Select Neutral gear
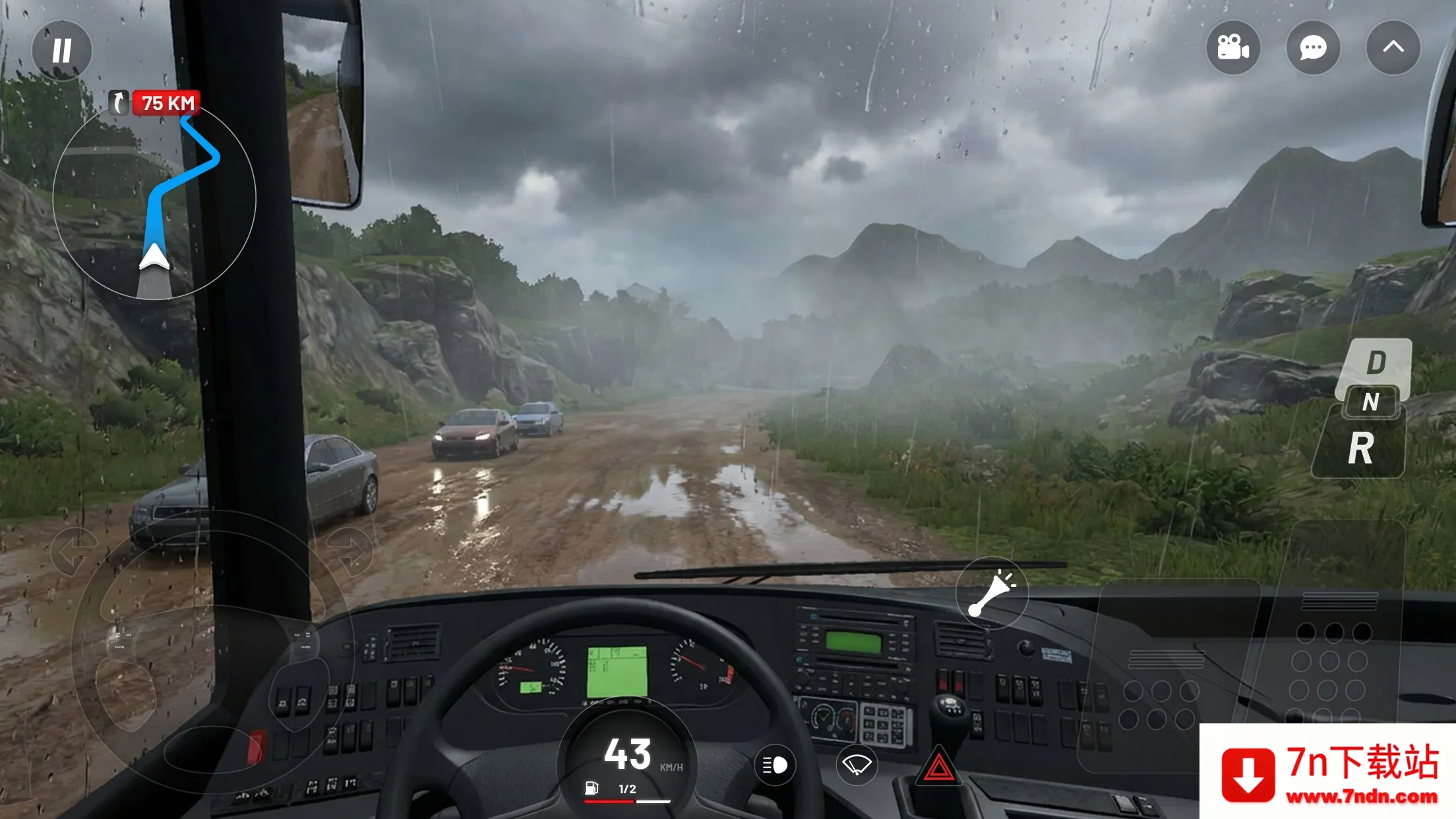 pyautogui.click(x=1370, y=402)
